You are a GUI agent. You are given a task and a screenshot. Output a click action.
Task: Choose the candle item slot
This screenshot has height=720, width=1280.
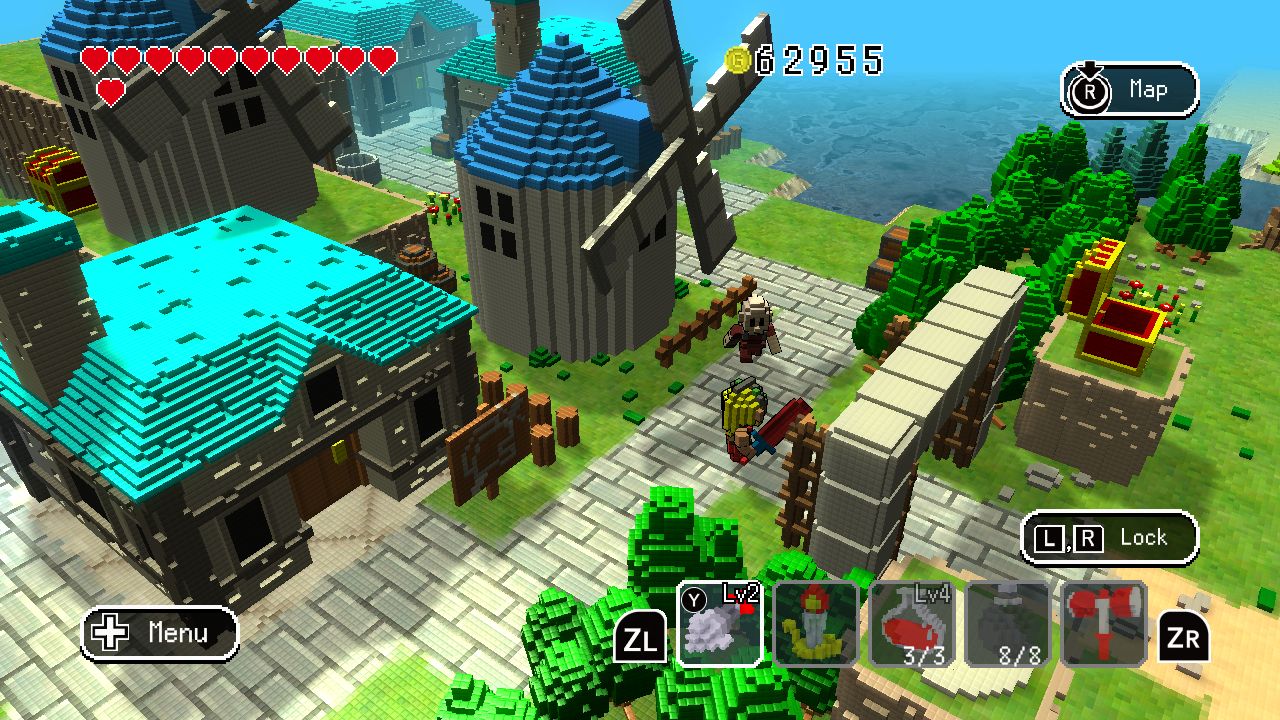click(816, 623)
